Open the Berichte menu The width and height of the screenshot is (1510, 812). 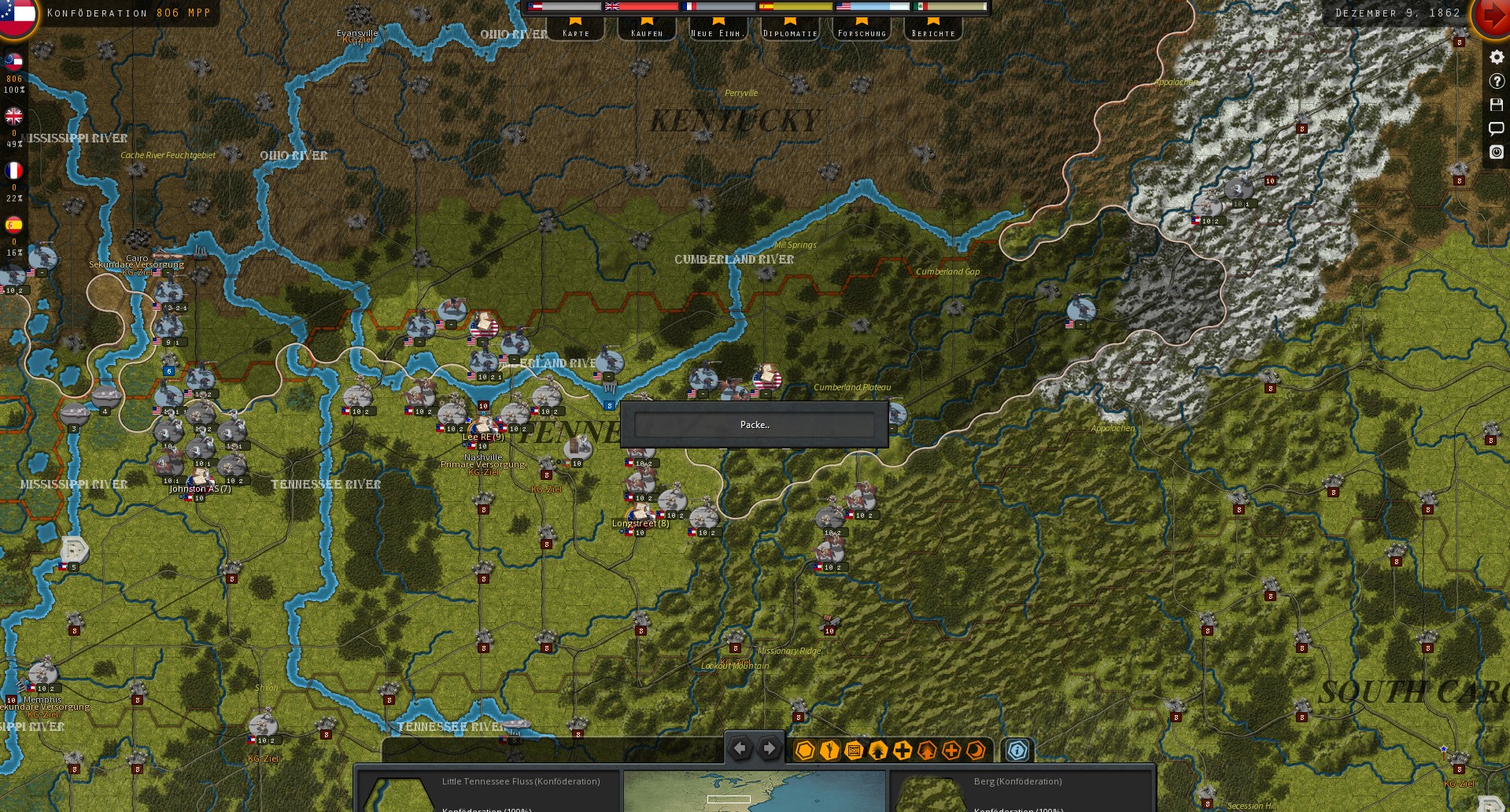coord(934,32)
